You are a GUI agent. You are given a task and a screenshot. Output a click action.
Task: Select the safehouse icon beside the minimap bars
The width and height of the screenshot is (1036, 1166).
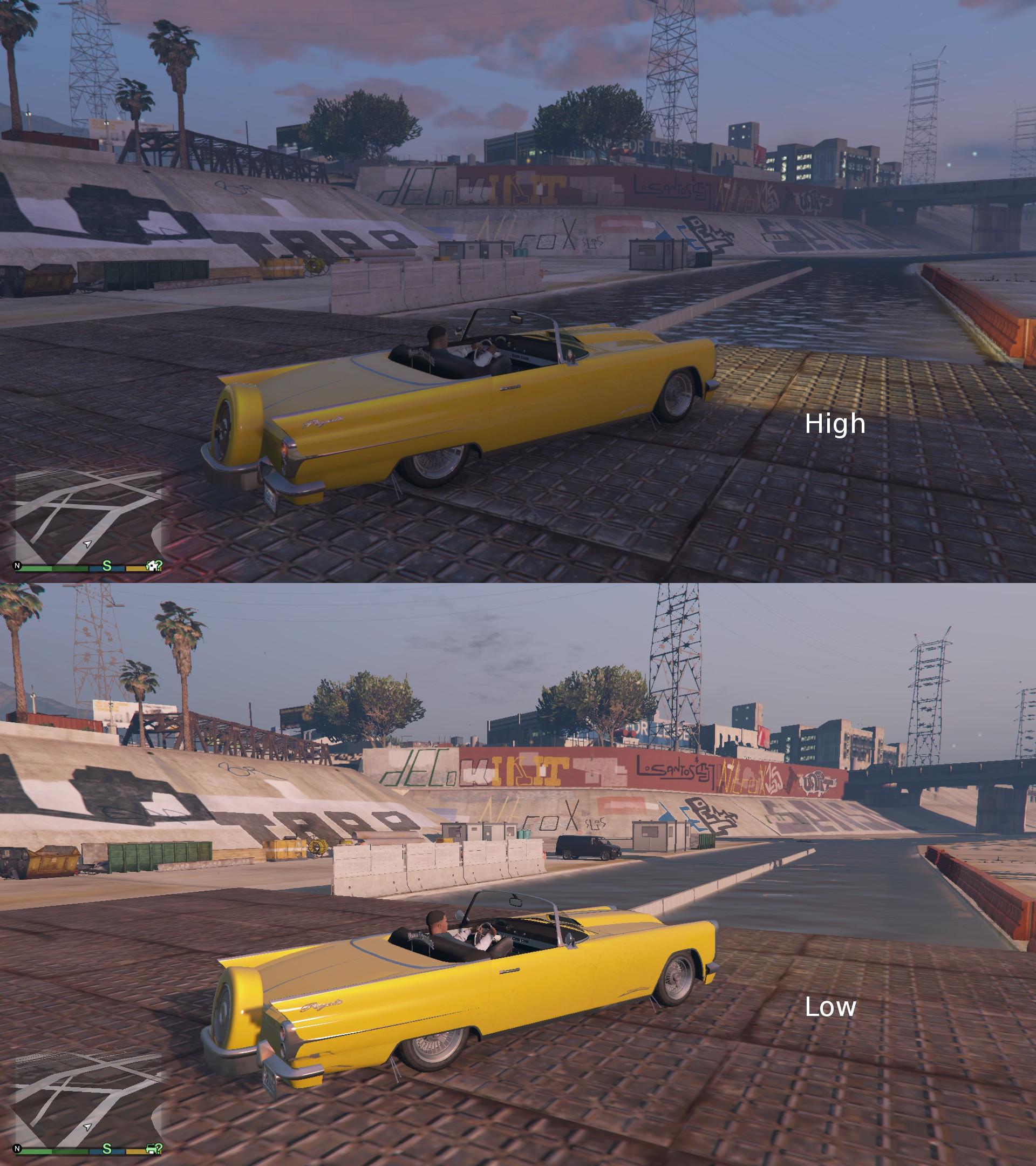point(152,566)
